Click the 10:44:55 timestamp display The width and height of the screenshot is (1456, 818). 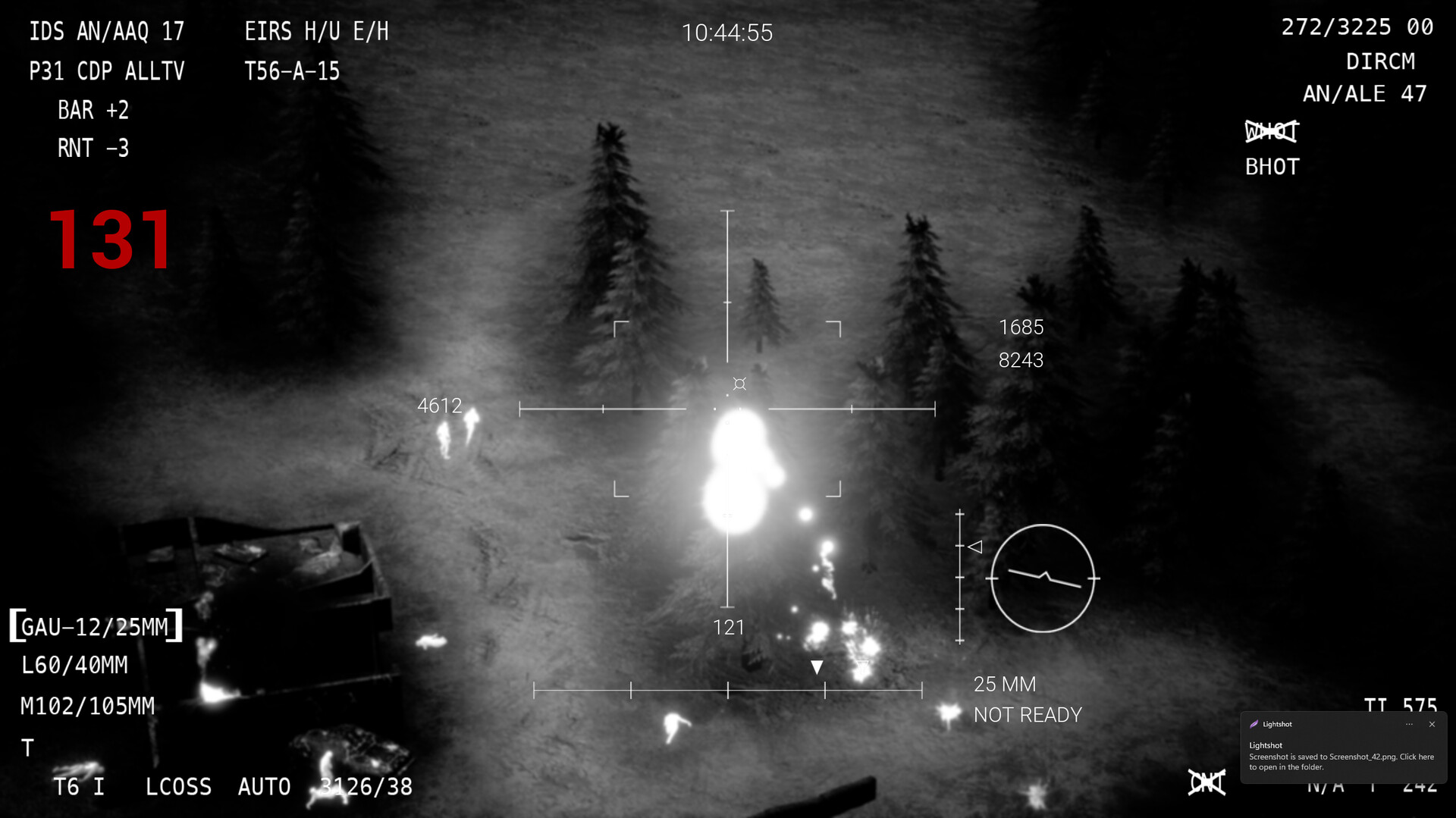point(727,33)
